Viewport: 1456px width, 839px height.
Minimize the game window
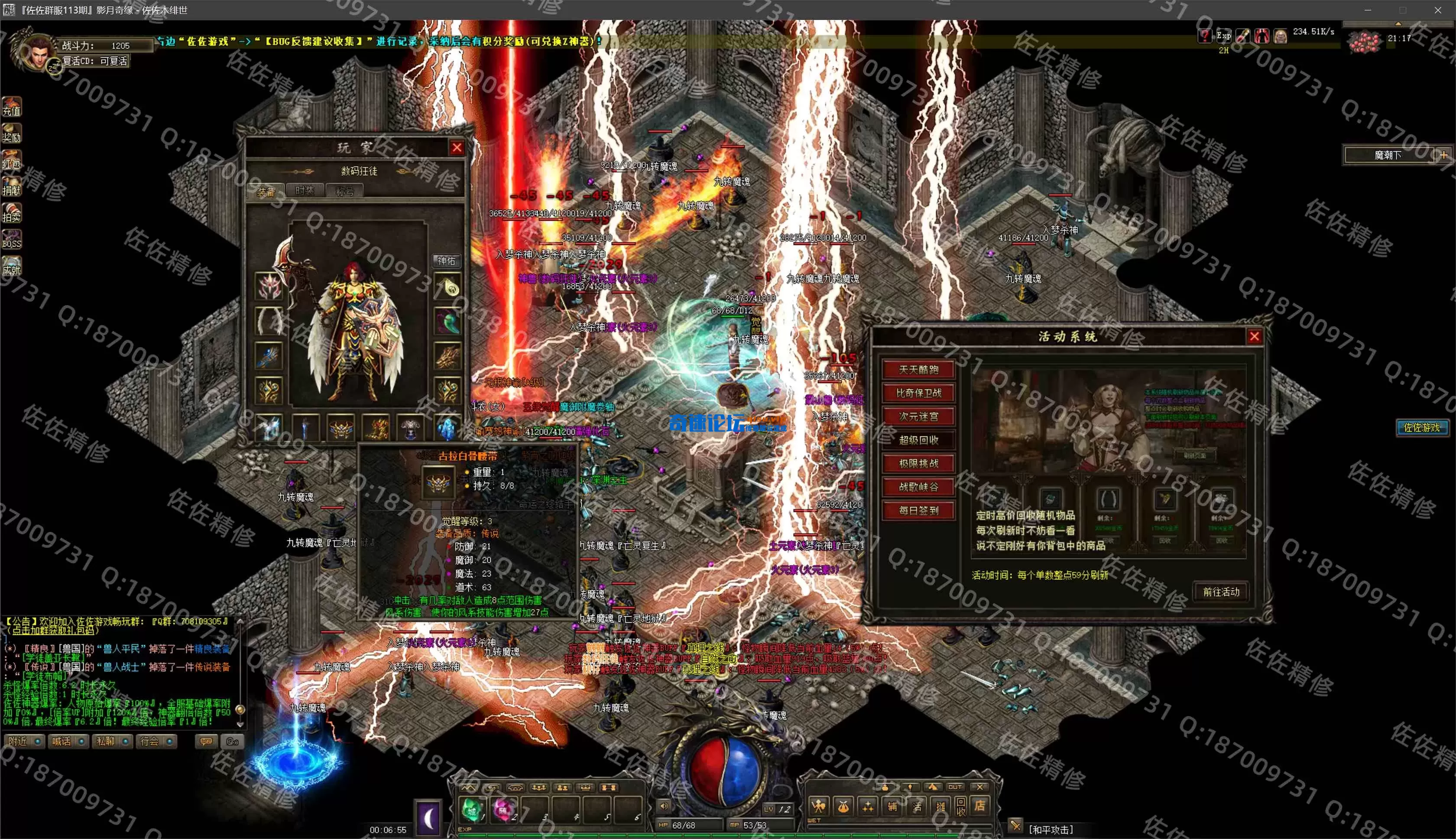click(x=1367, y=10)
